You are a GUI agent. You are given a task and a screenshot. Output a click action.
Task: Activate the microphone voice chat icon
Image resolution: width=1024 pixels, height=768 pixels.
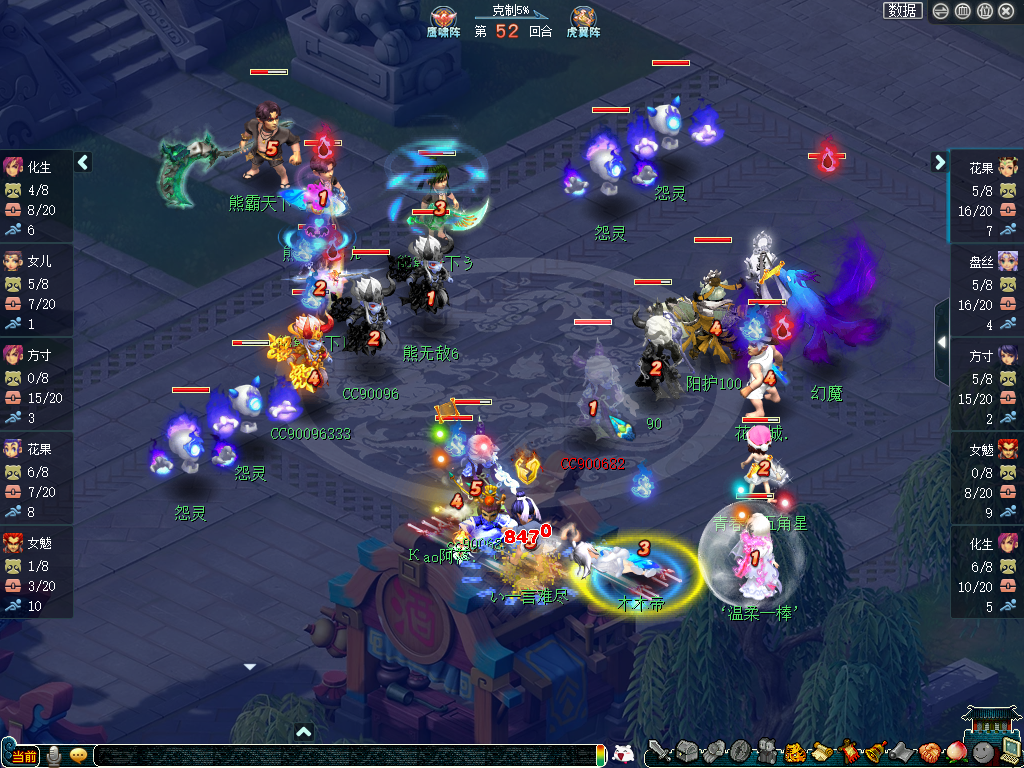click(x=54, y=755)
